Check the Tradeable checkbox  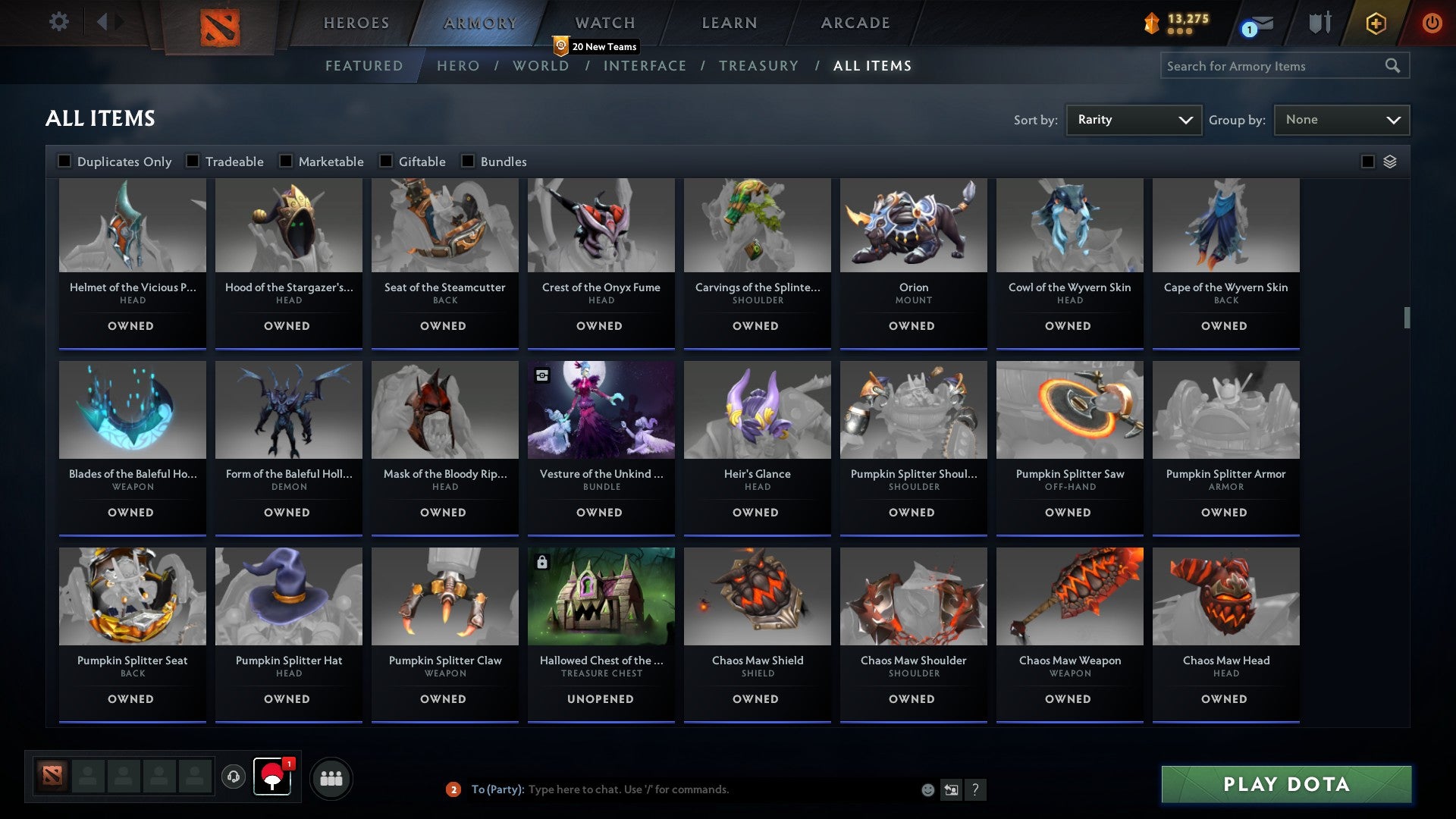pos(193,161)
